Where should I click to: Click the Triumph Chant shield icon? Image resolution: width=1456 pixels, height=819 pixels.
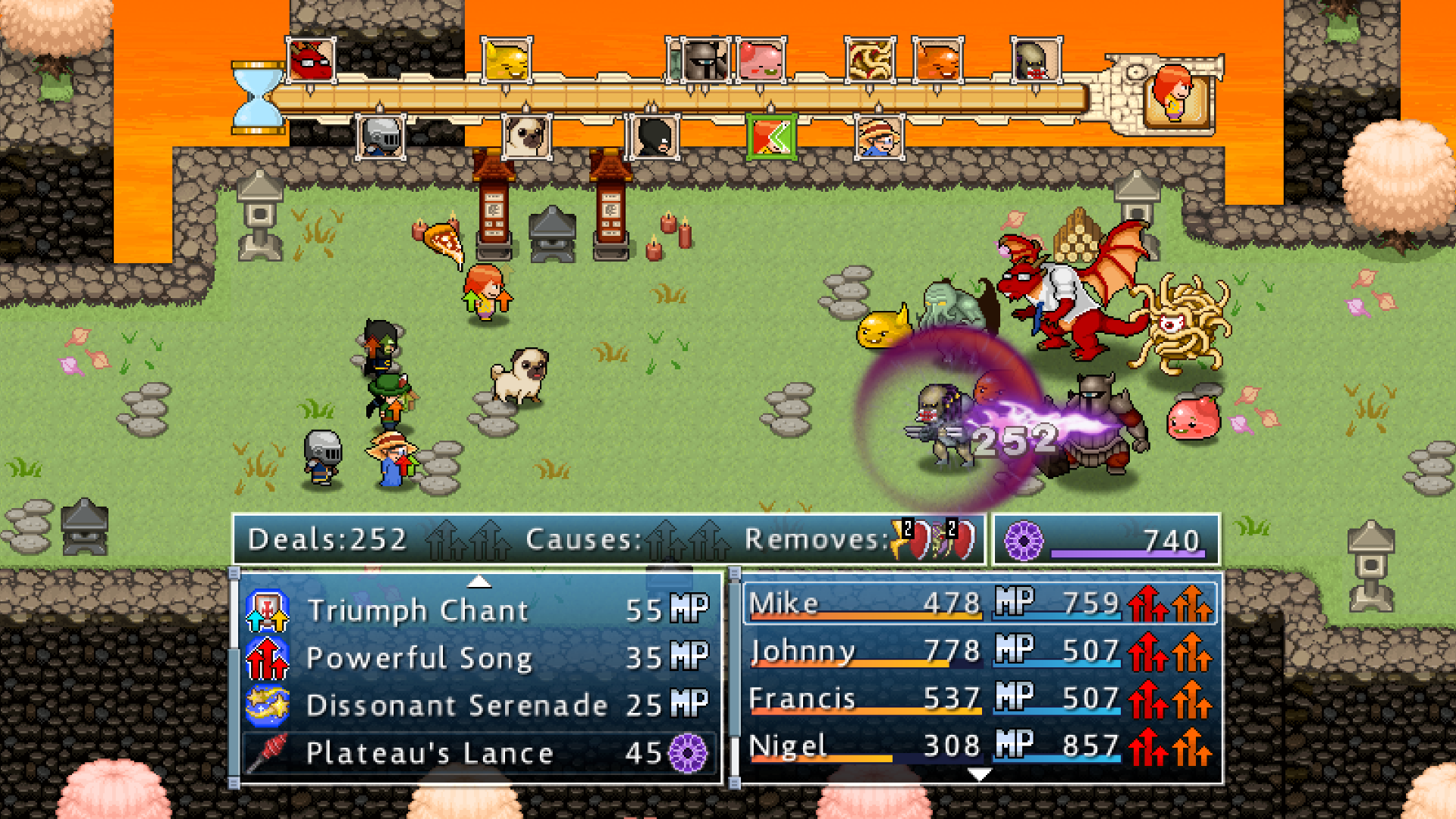pos(267,610)
